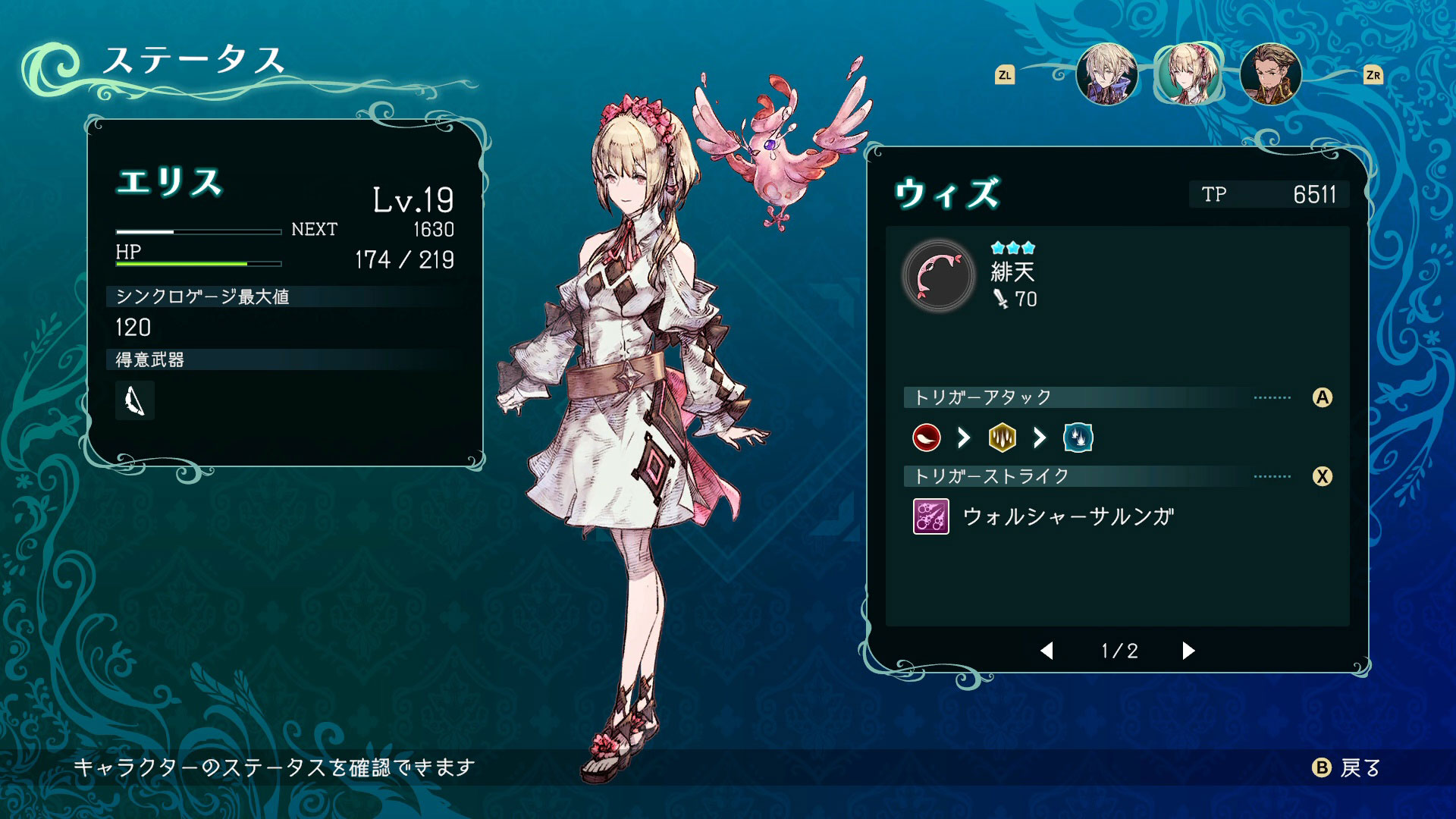This screenshot has width=1456, height=819.
Task: Go to the next page arrow
Action: coord(1188,651)
